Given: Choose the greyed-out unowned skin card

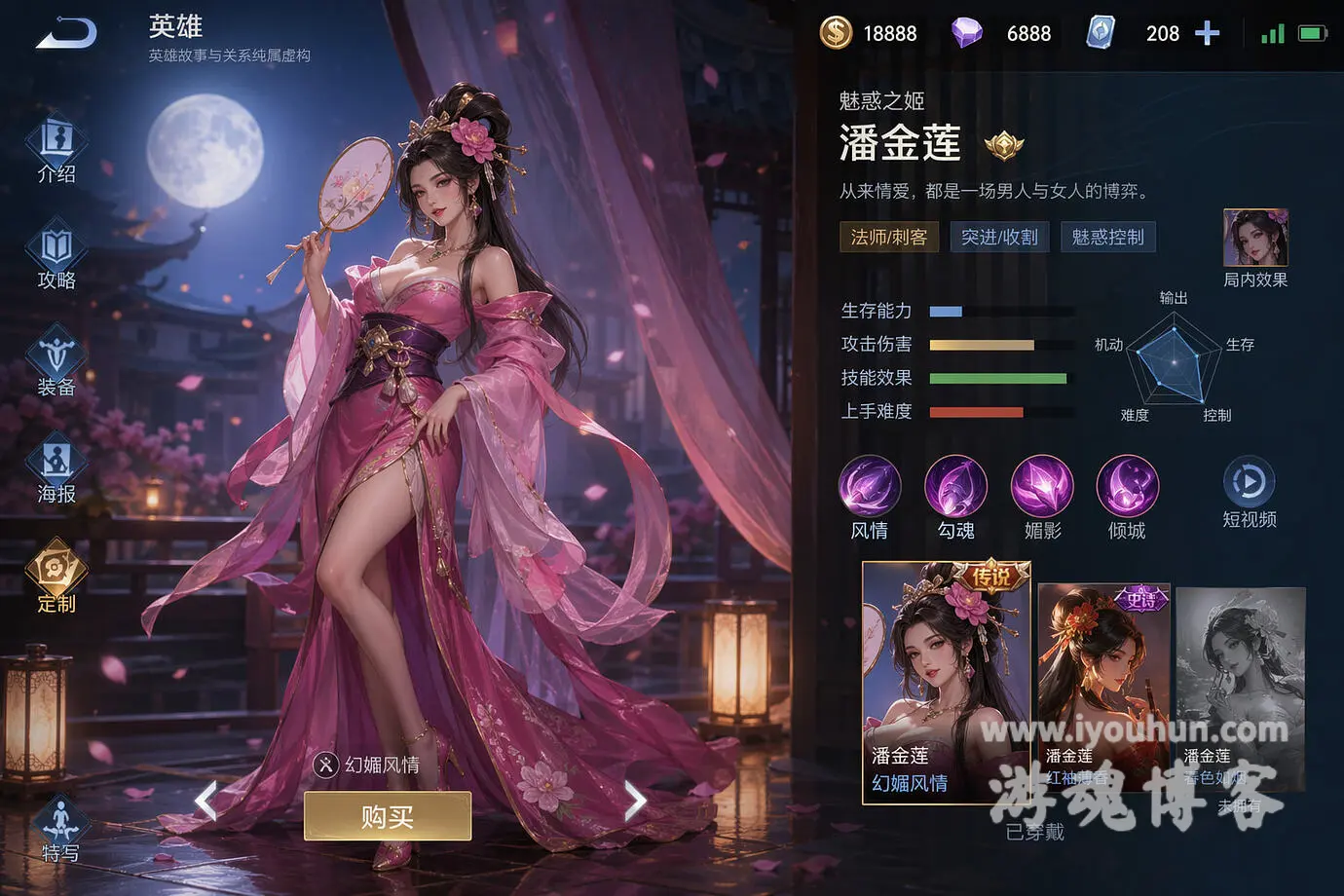Looking at the screenshot, I should click(1240, 682).
